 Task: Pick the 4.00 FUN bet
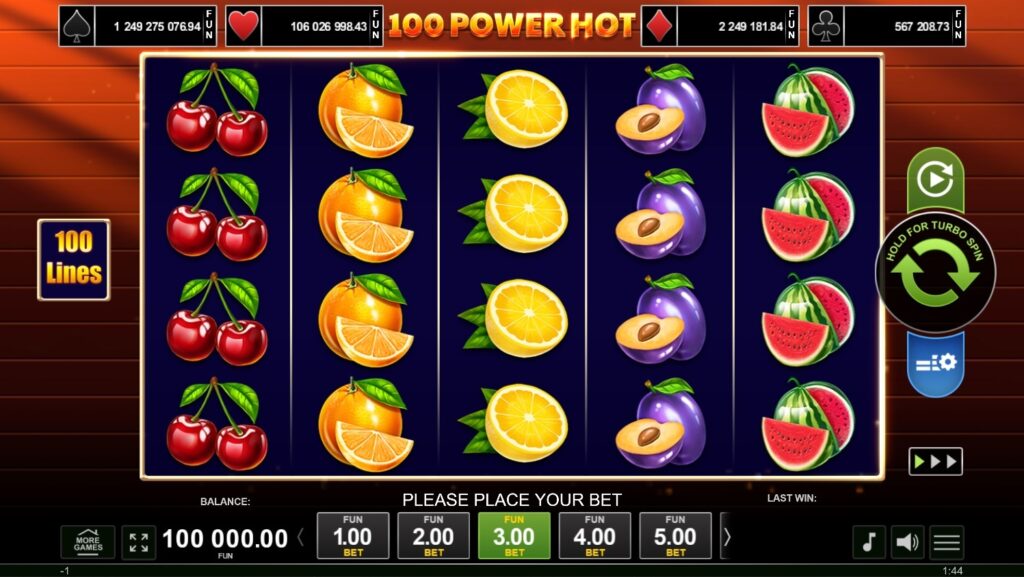pyautogui.click(x=595, y=536)
